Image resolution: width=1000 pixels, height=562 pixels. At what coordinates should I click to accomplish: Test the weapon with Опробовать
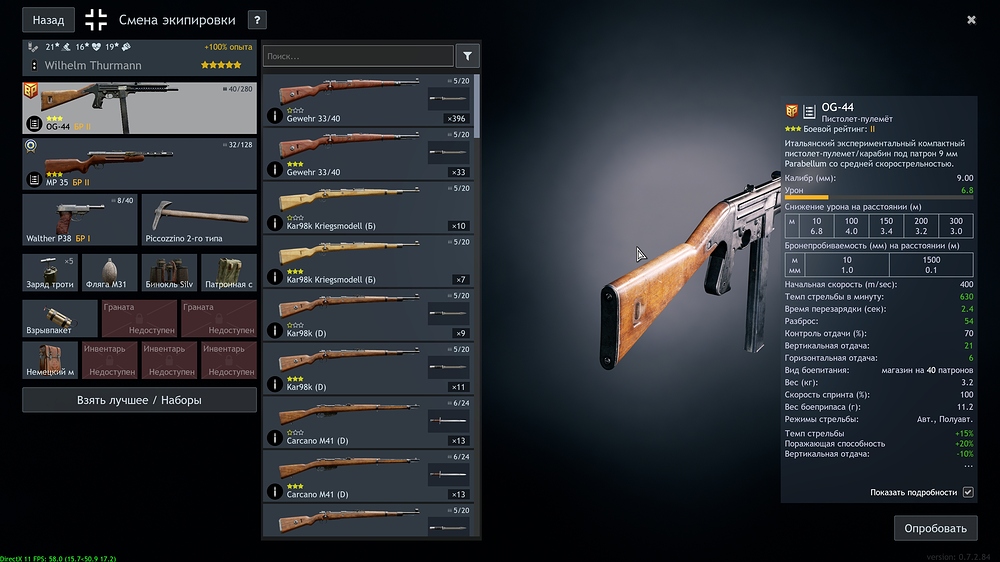[935, 528]
